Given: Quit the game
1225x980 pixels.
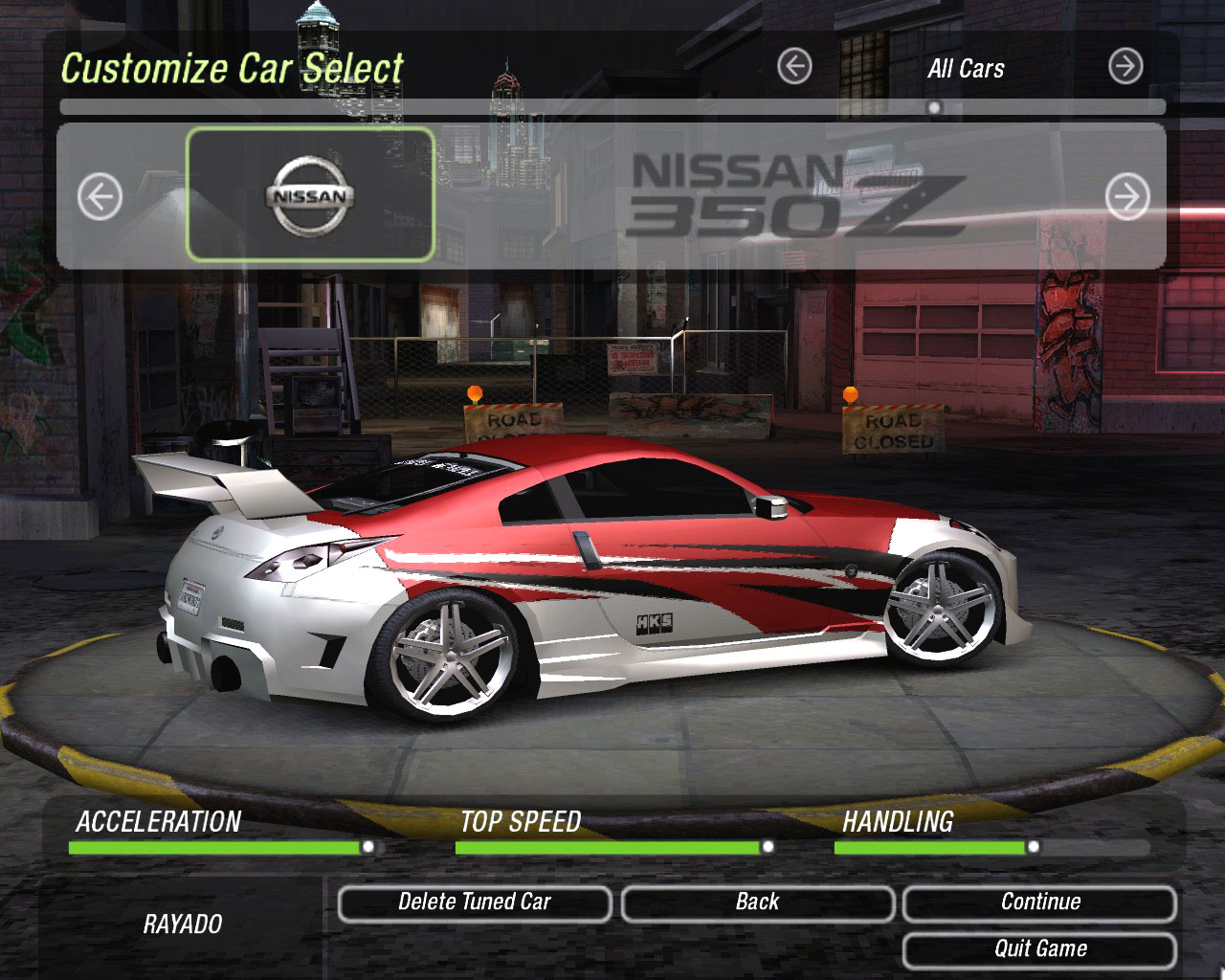Looking at the screenshot, I should [x=1039, y=949].
